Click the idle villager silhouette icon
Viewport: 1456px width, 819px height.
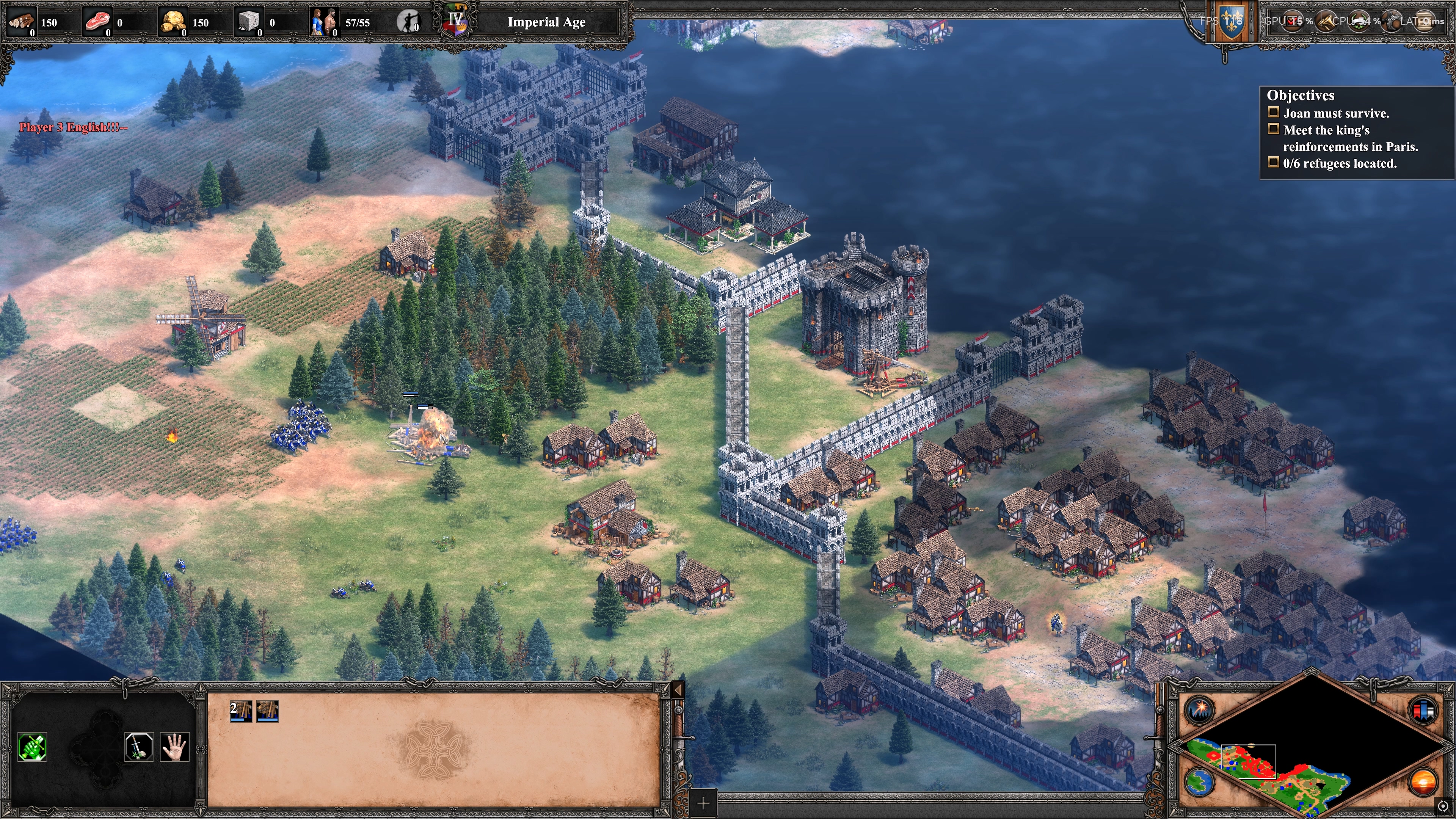[x=408, y=22]
